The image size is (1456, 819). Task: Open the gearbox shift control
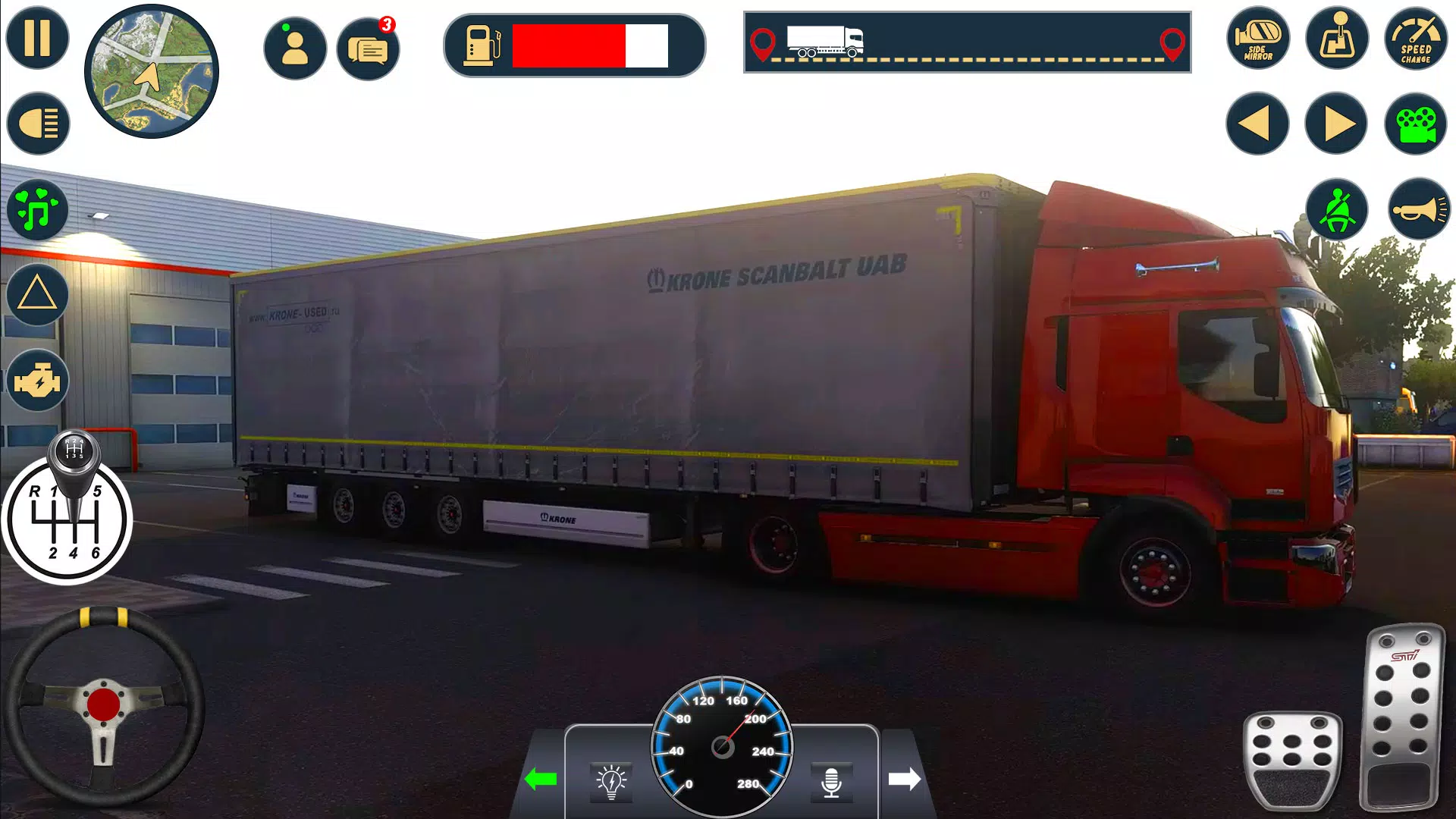[1336, 39]
